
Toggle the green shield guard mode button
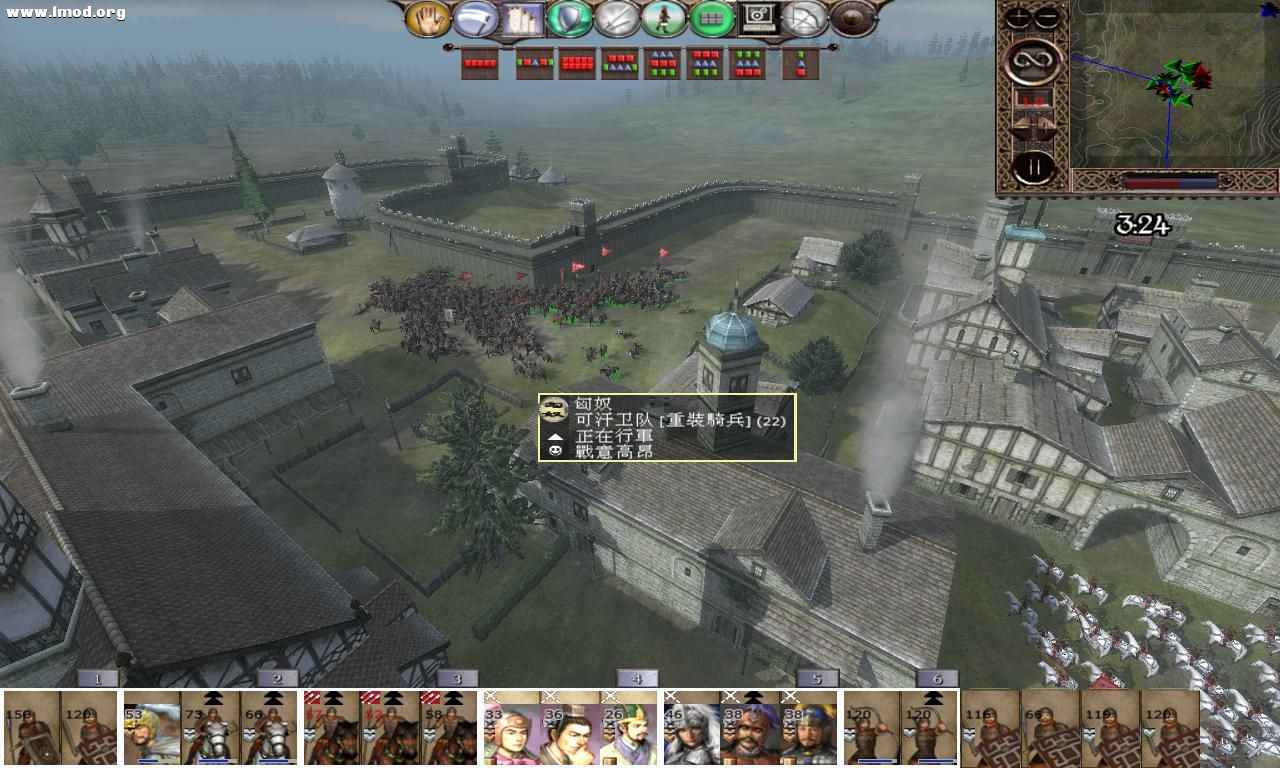569,18
